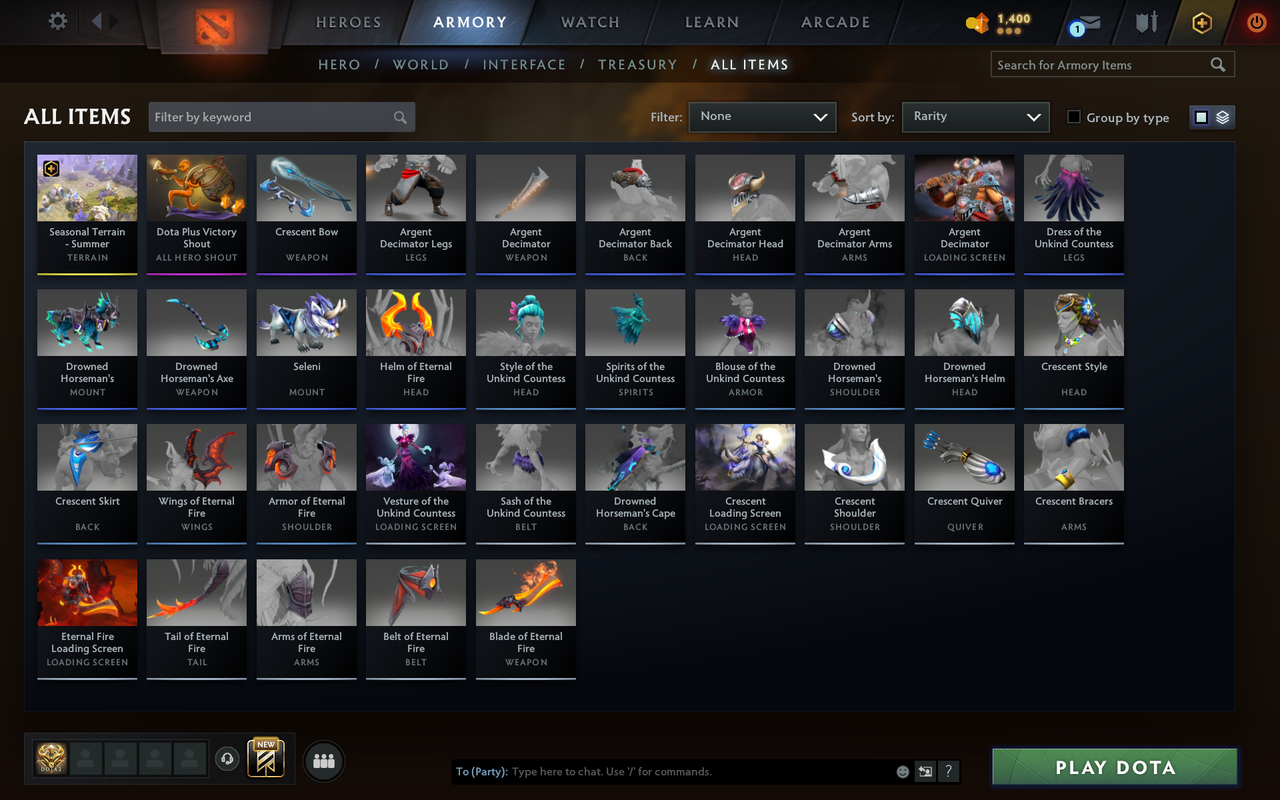Screen dimensions: 1280x800
Task: Switch to the WATCH tab
Action: click(x=590, y=22)
